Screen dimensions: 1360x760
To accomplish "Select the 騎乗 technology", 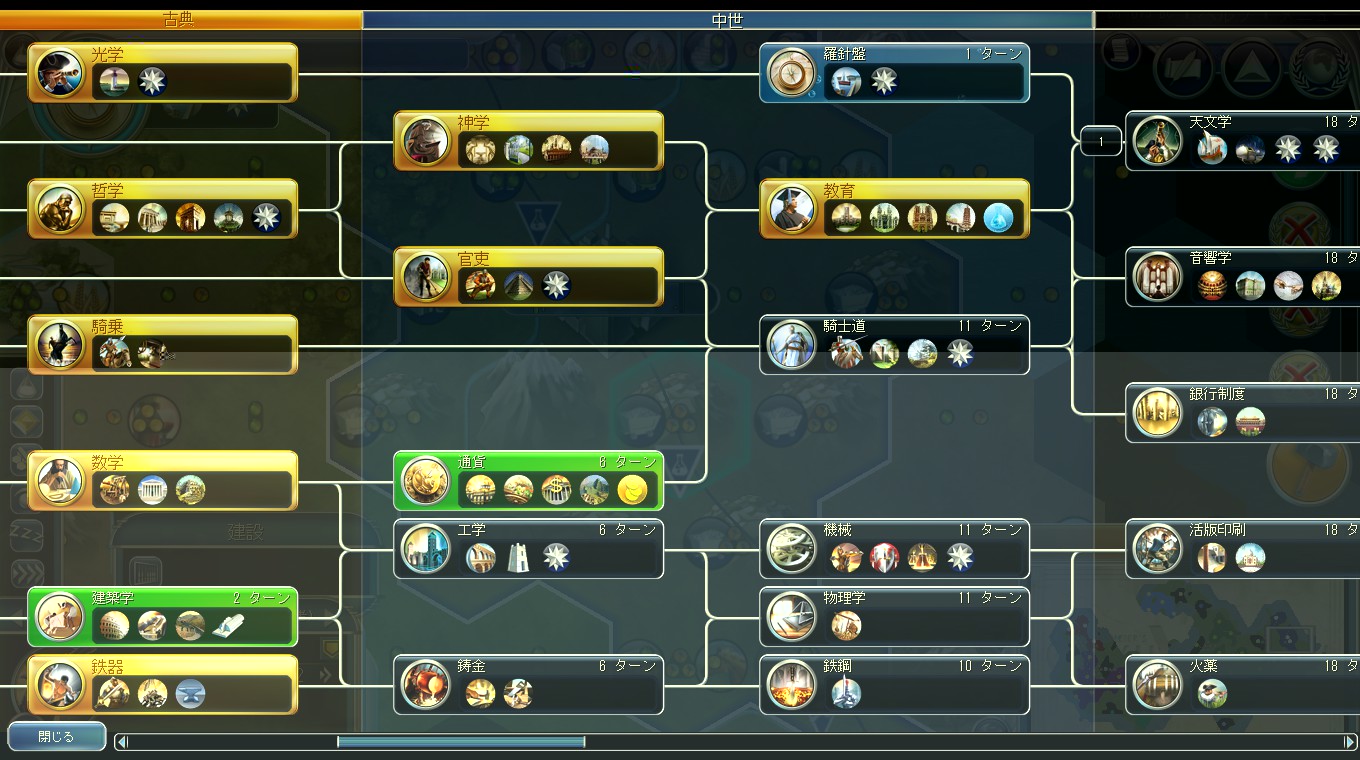I will pos(163,344).
